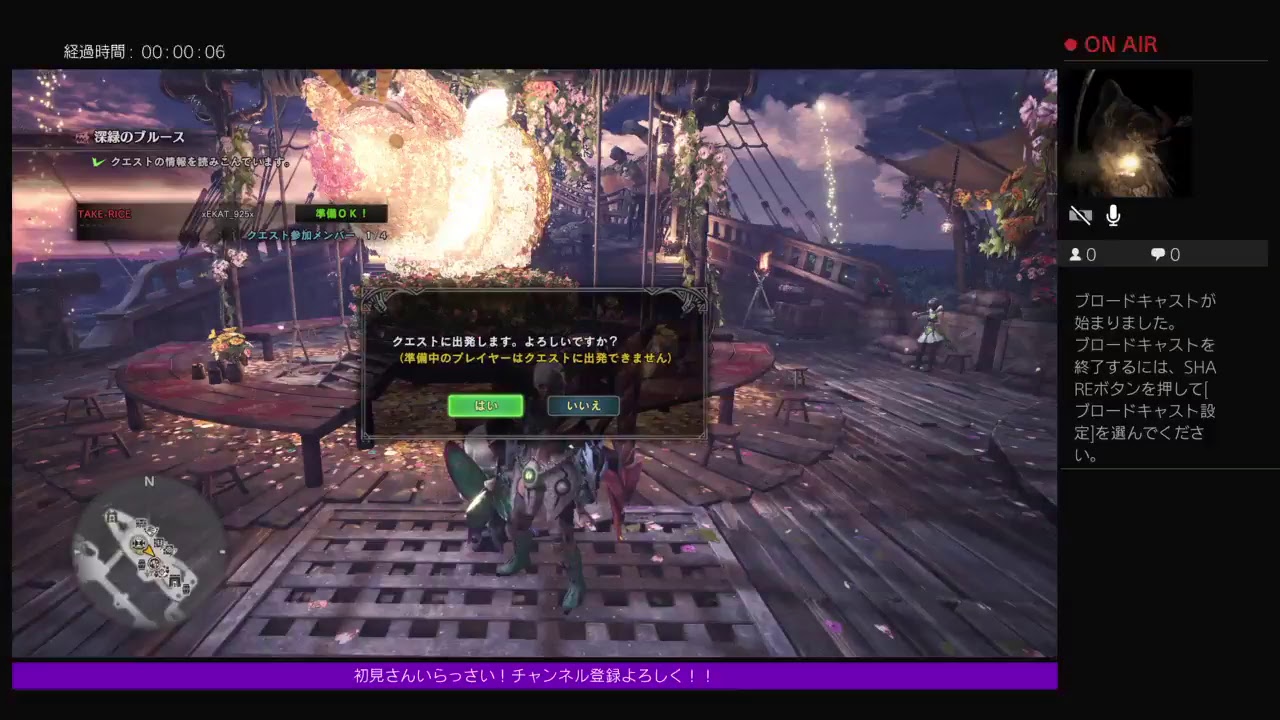Click the comment speech bubble icon
This screenshot has height=720, width=1280.
[1158, 254]
